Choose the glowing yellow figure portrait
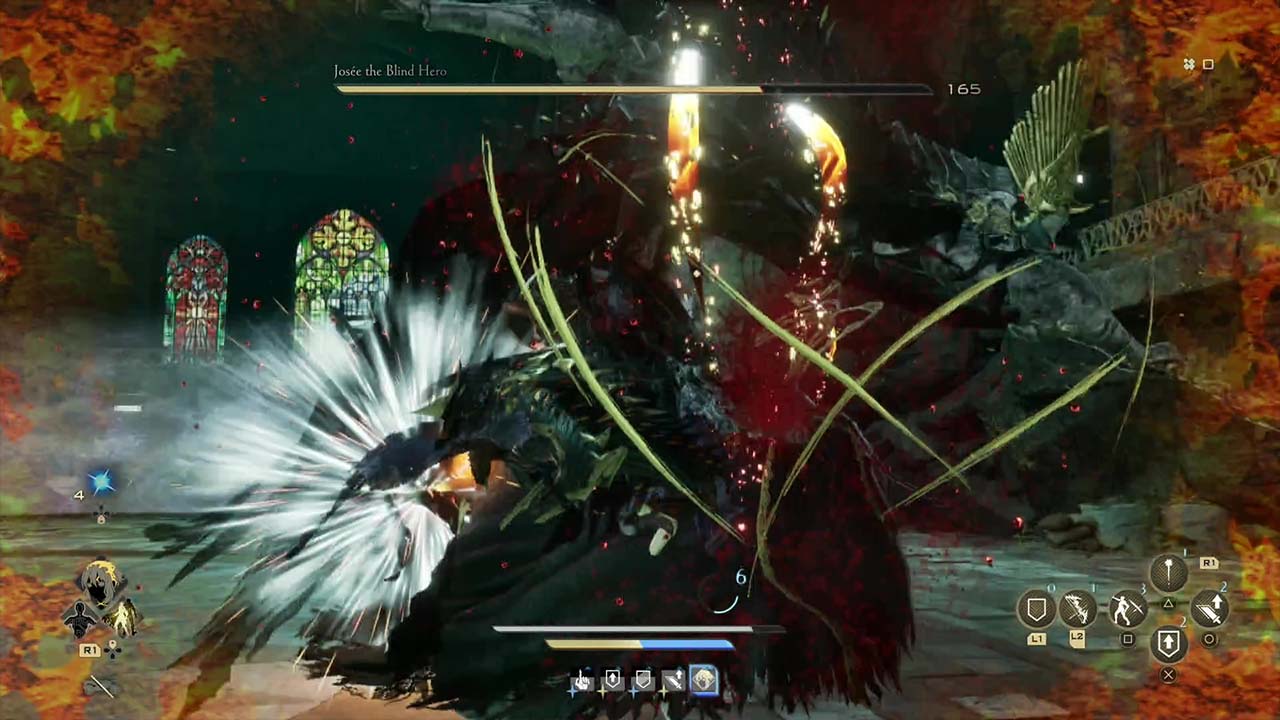Image resolution: width=1280 pixels, height=720 pixels. tap(123, 619)
